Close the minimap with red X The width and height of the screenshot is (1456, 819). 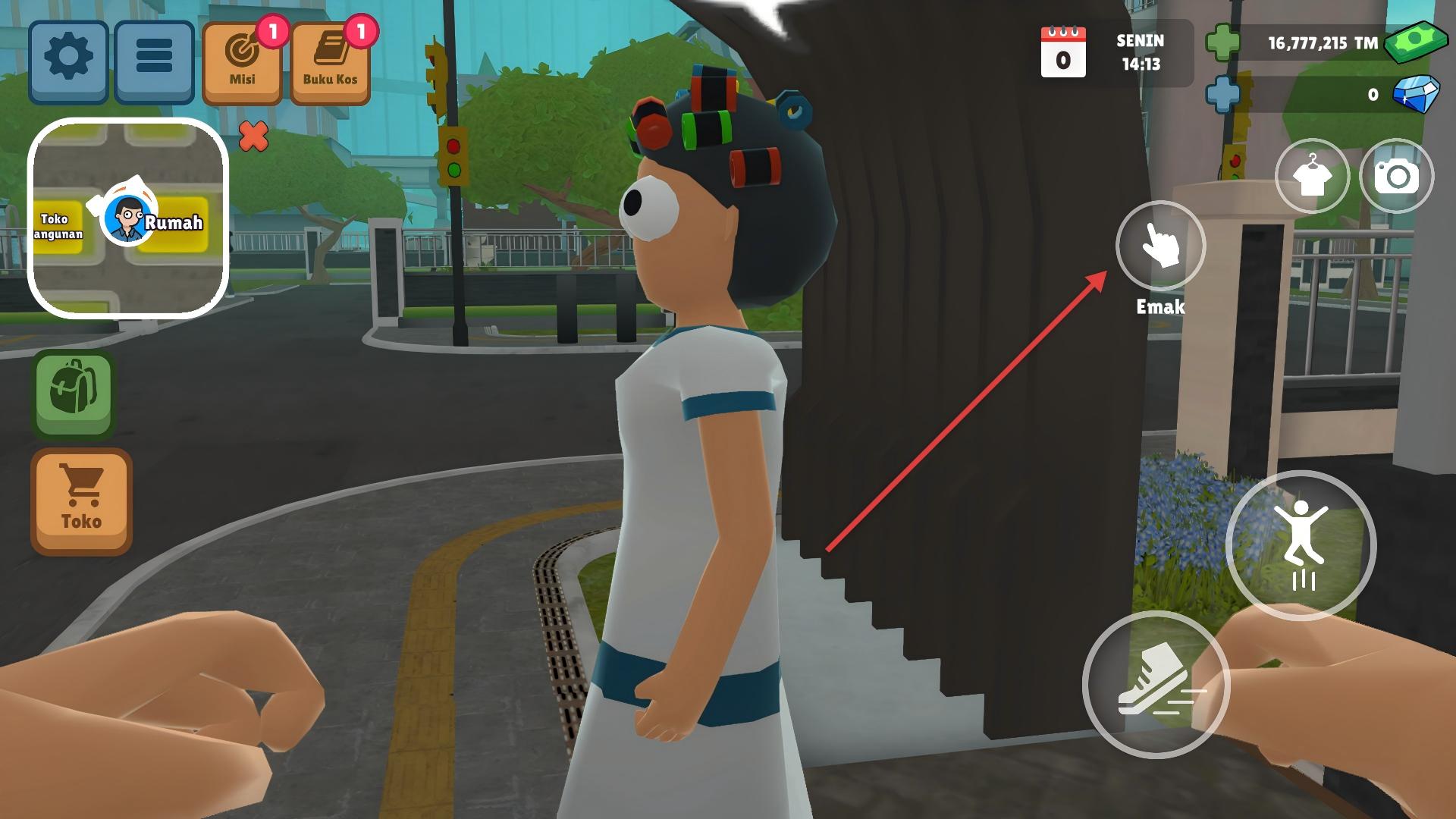253,136
